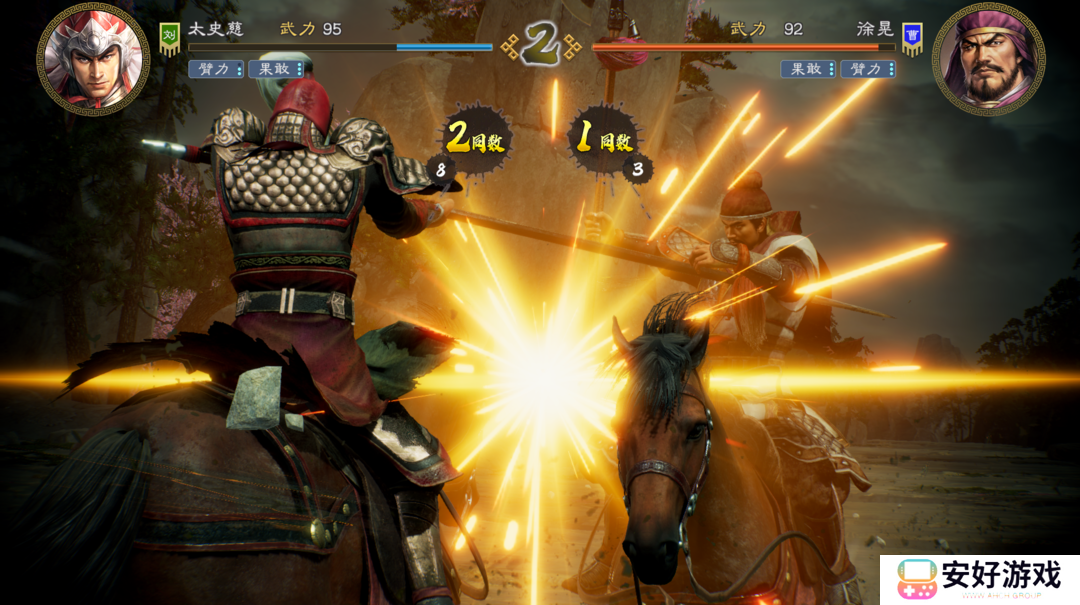
Task: Open the 安好游戏 watermark logo
Action: click(978, 579)
